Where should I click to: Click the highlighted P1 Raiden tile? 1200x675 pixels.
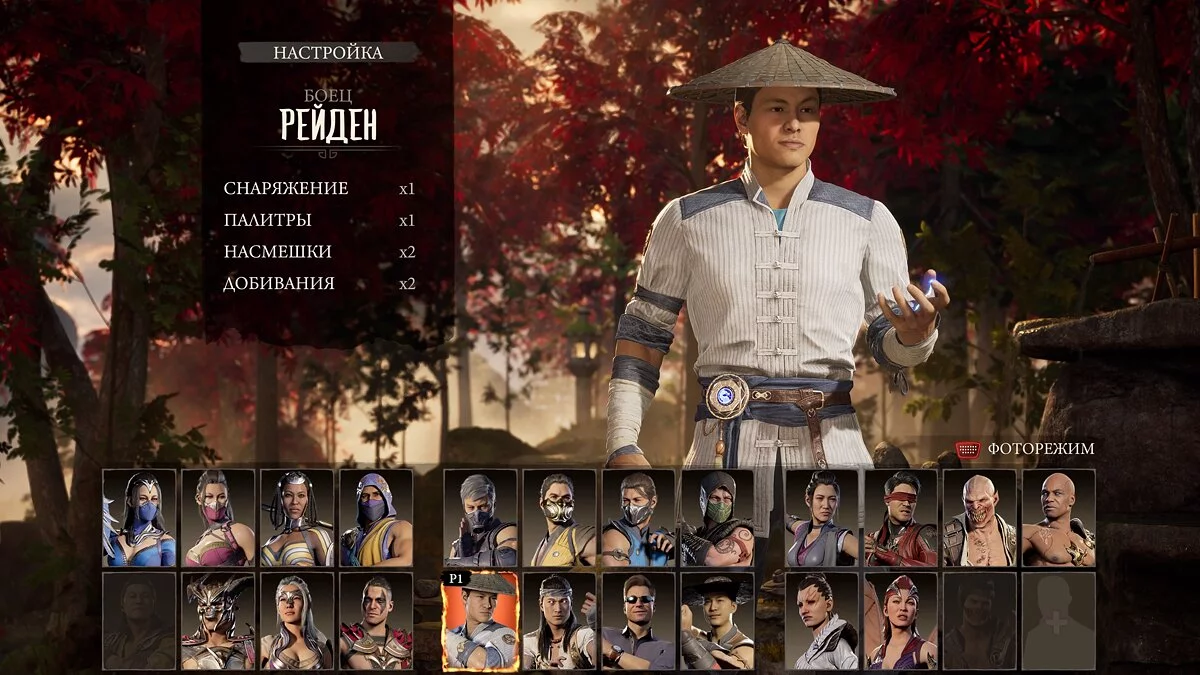point(480,621)
